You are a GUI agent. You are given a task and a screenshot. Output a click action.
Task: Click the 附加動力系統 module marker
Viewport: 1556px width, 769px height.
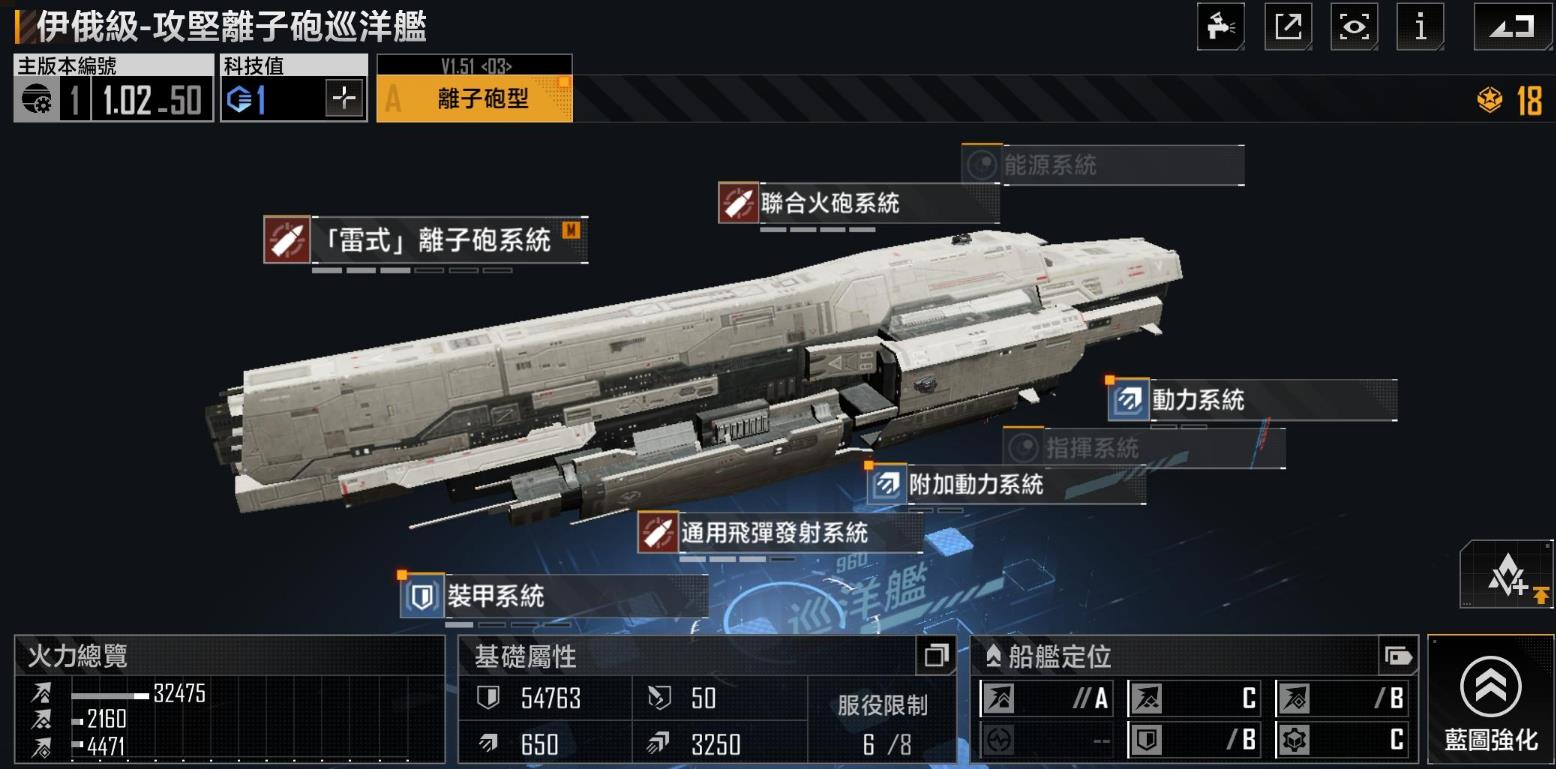point(888,484)
